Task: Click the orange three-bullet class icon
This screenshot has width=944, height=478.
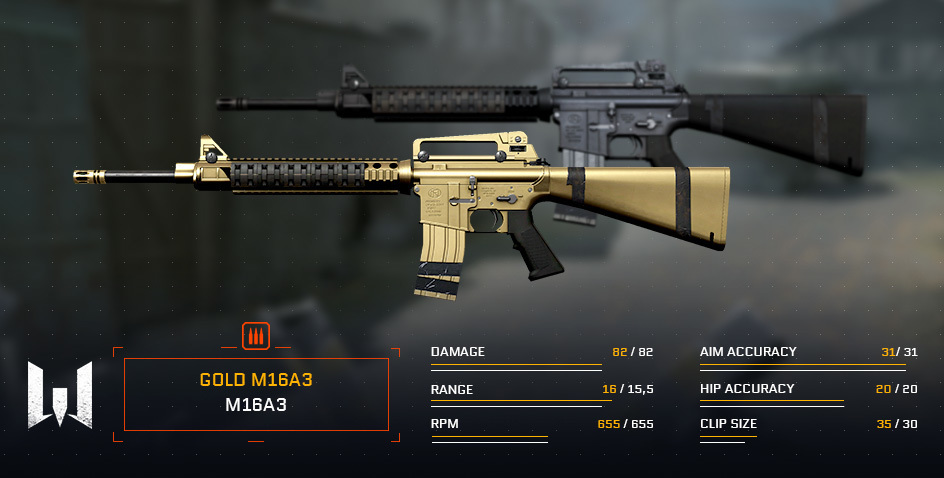Action: [256, 335]
